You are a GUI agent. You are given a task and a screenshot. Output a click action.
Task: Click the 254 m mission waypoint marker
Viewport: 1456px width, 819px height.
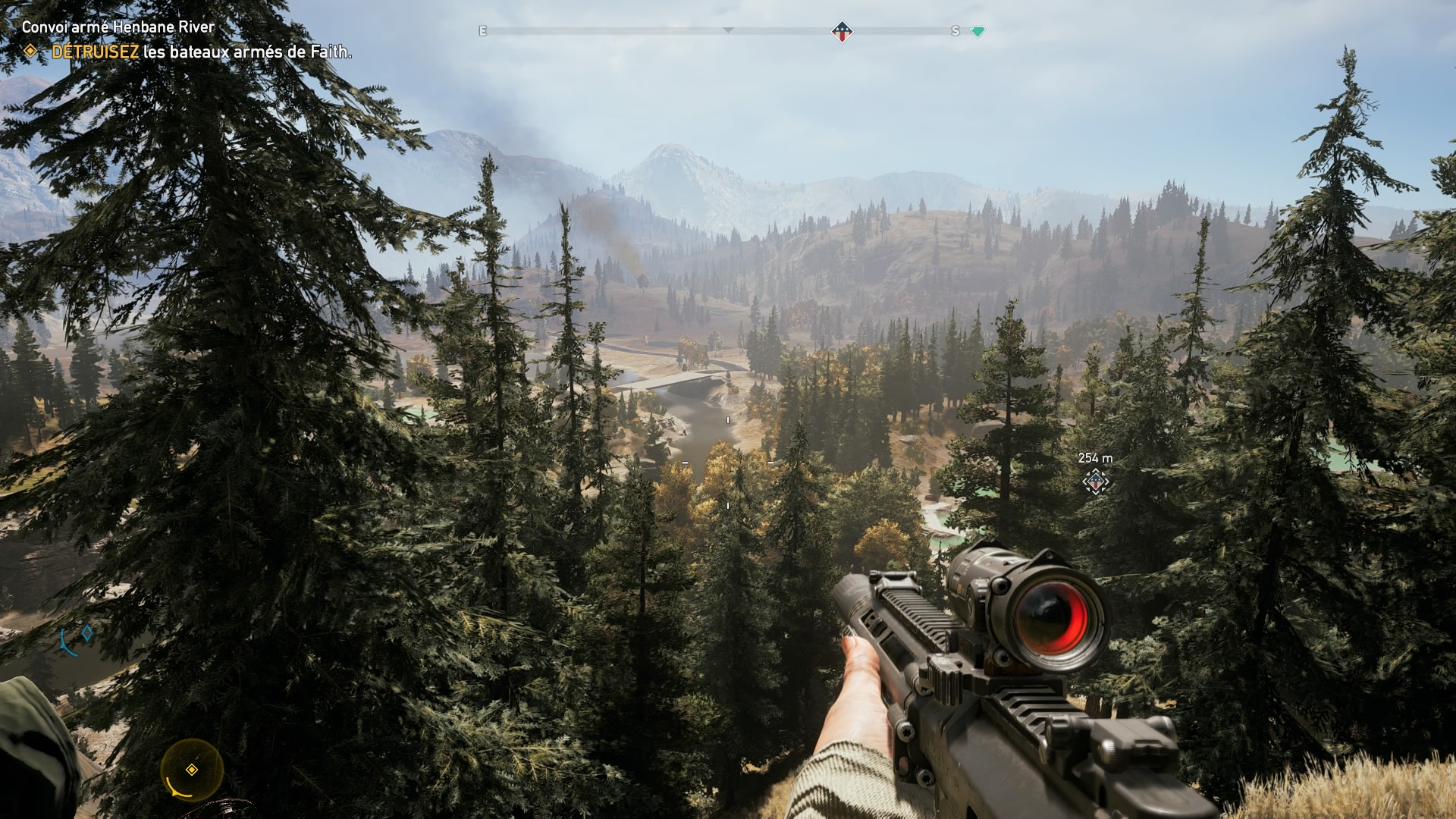[x=1095, y=482]
